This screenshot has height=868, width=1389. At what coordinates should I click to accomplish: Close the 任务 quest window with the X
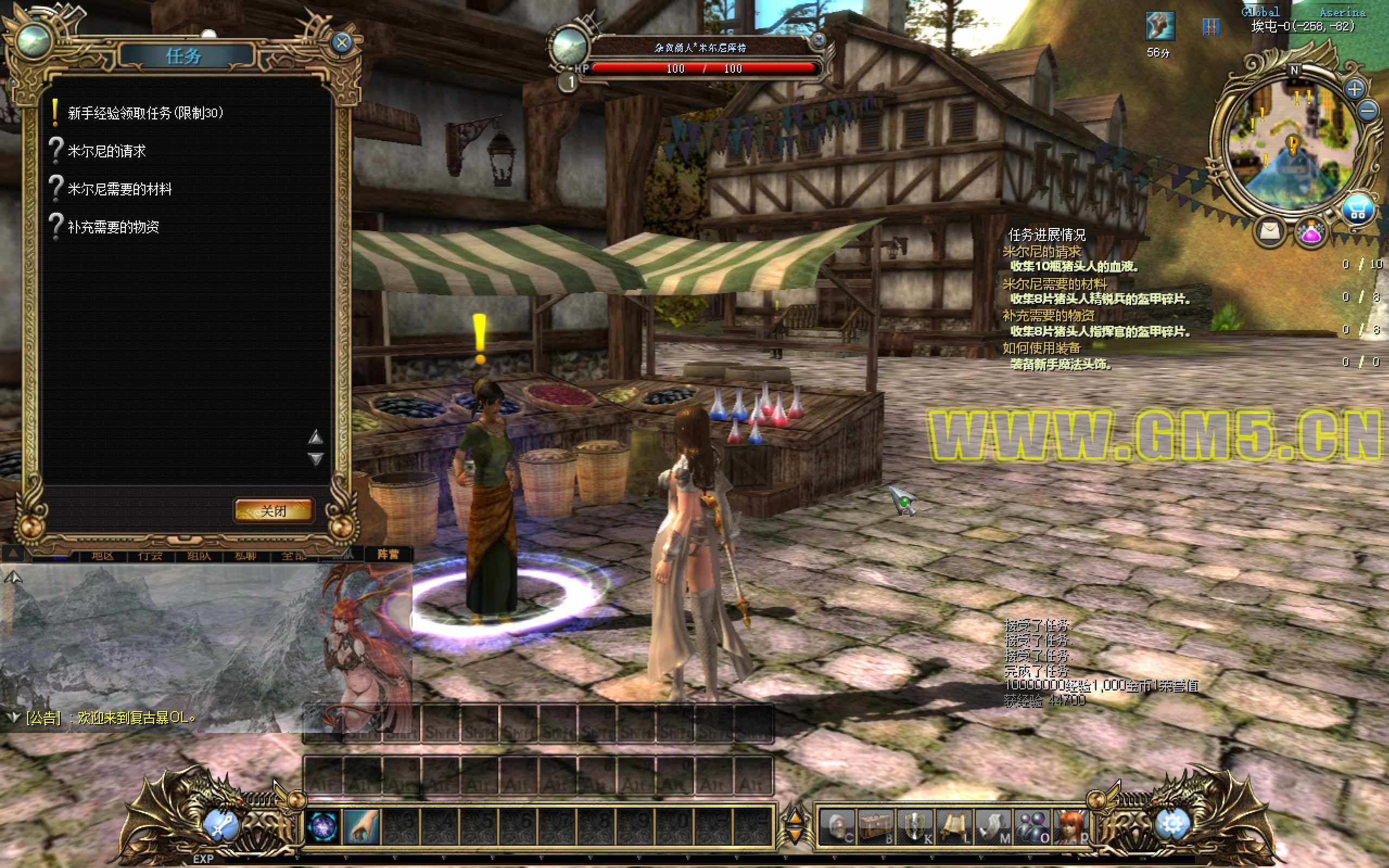point(341,42)
